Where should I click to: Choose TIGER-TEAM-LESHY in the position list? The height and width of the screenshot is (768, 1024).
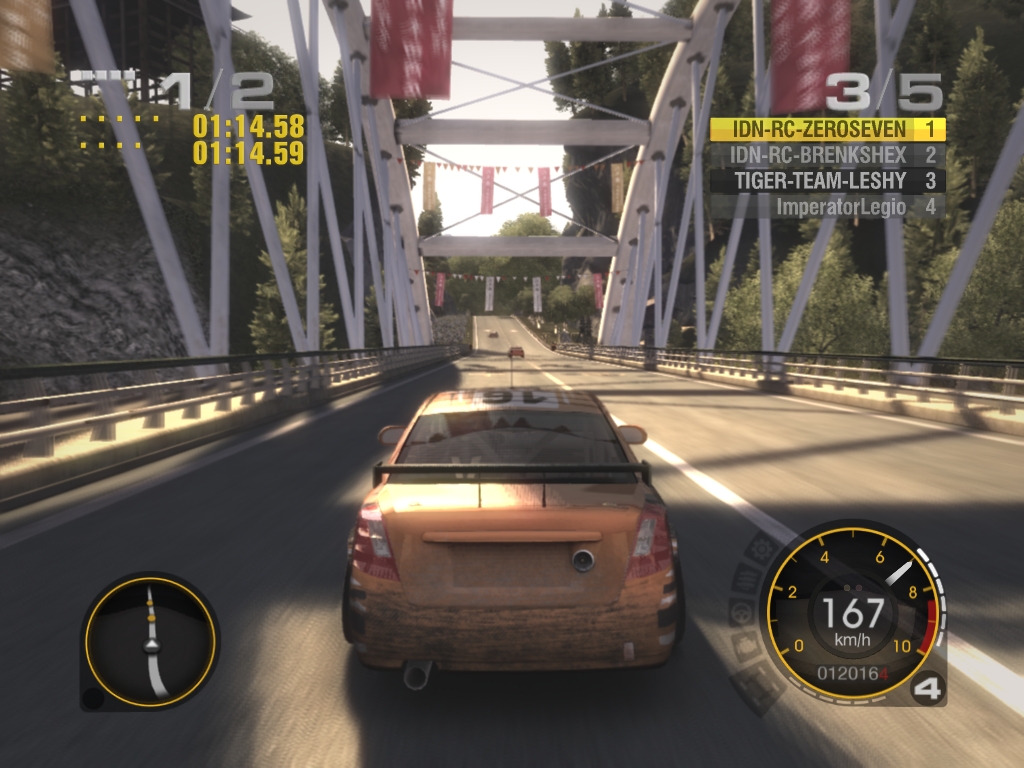pos(827,181)
